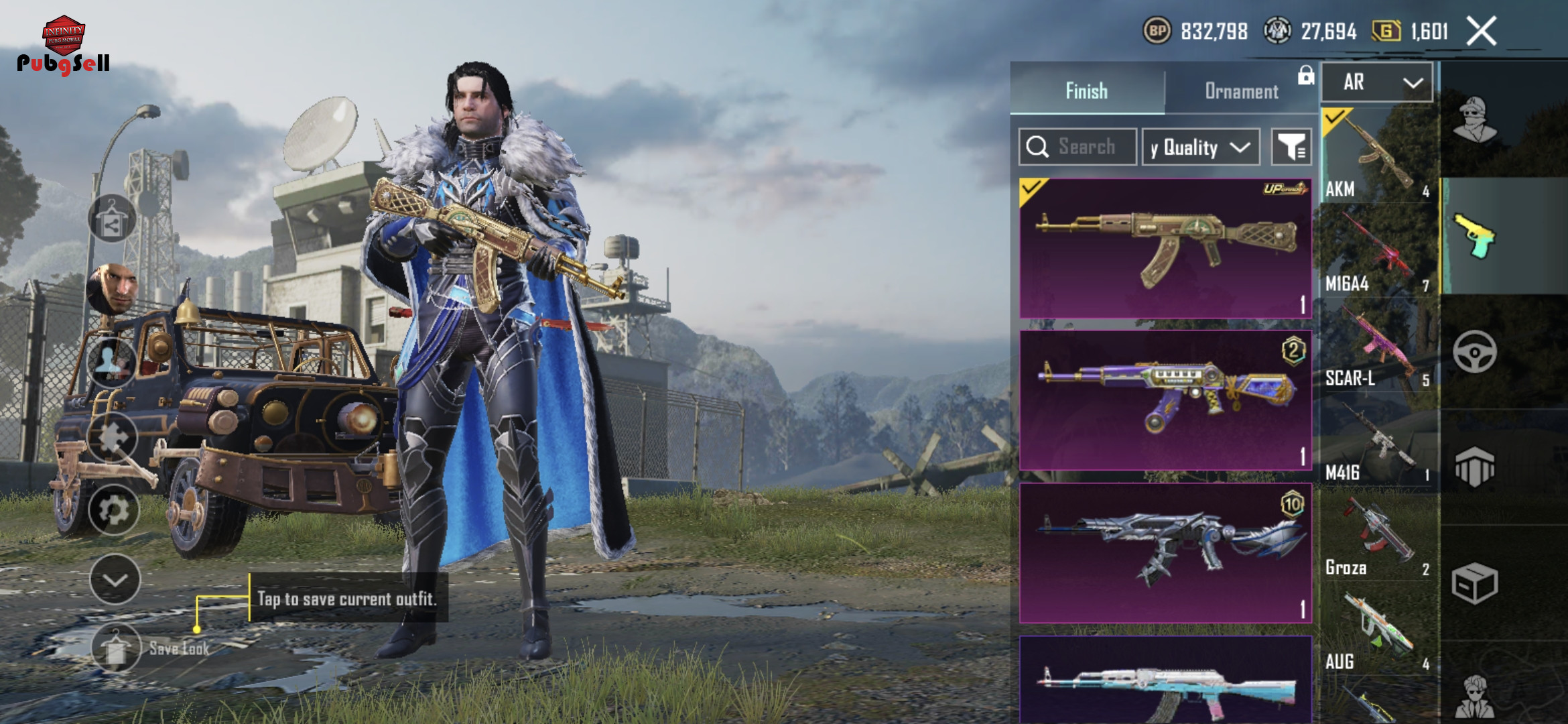Open the filter options button
1568x724 pixels.
(1291, 147)
